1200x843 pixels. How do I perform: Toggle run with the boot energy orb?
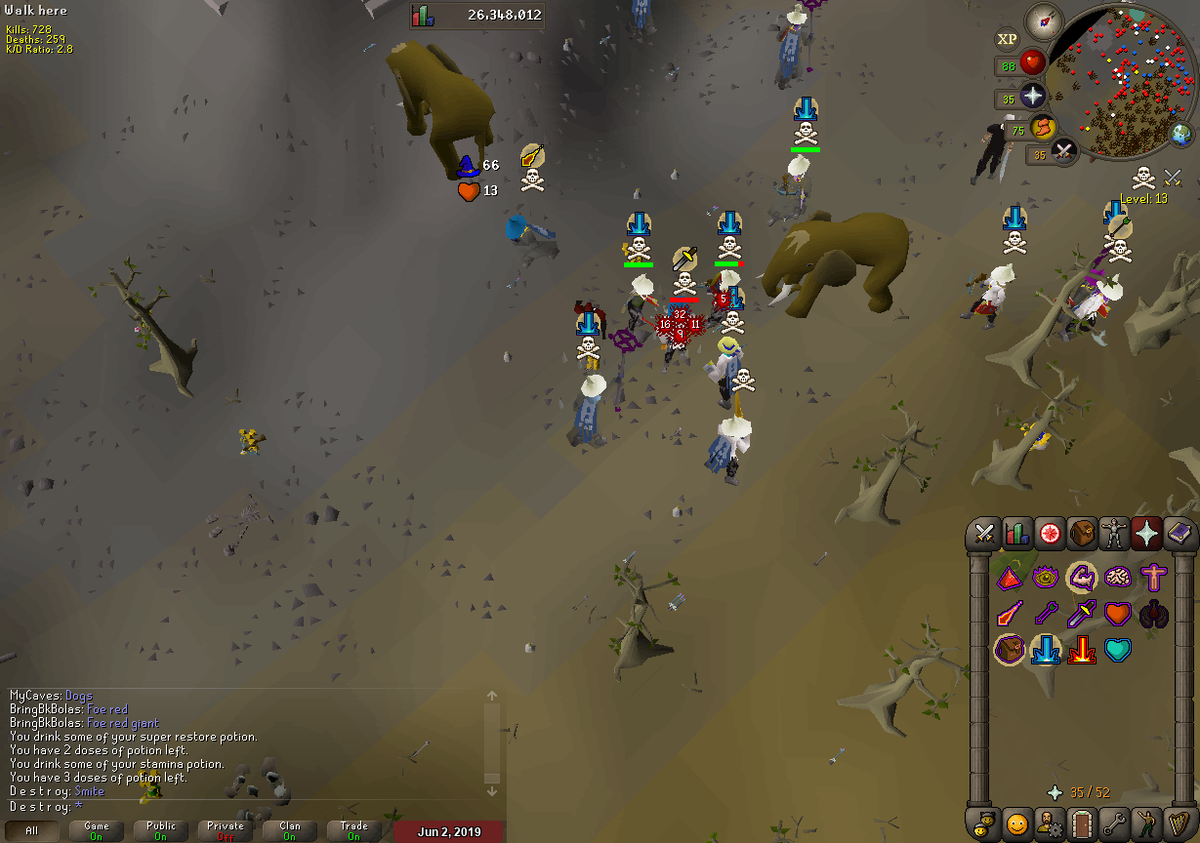[x=1043, y=128]
